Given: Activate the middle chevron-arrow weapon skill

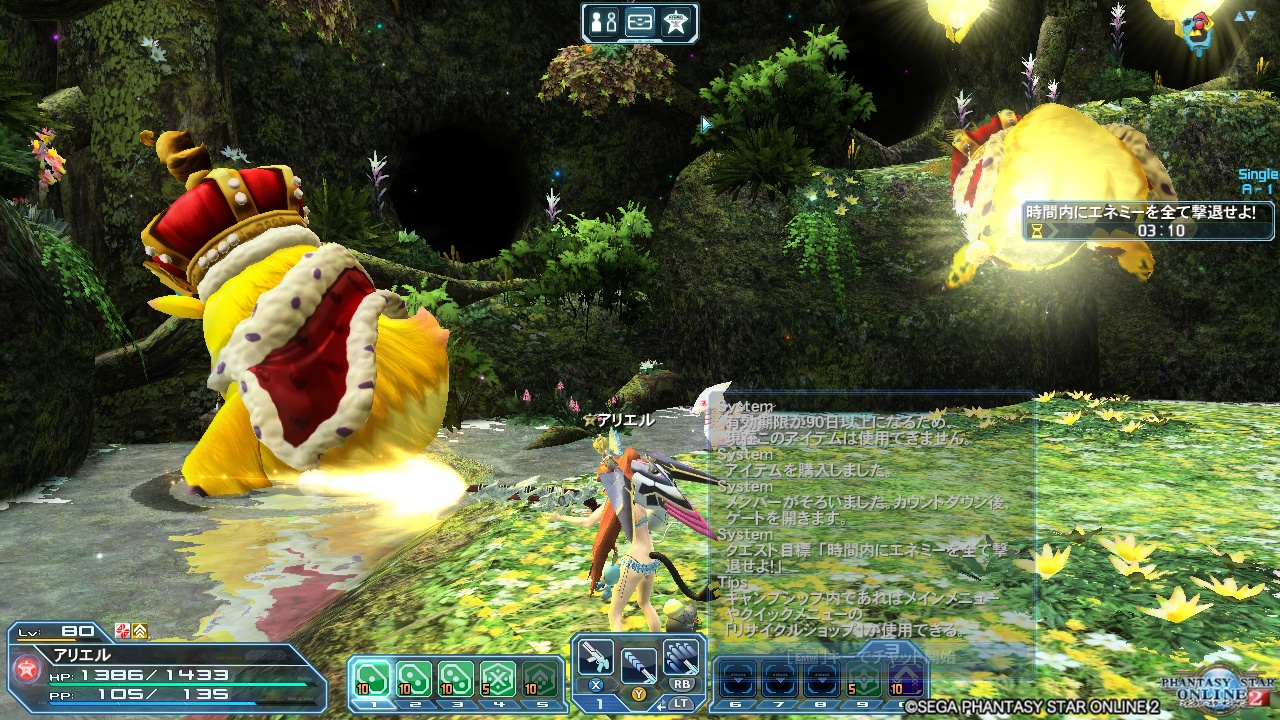Looking at the screenshot, I should pyautogui.click(x=638, y=663).
